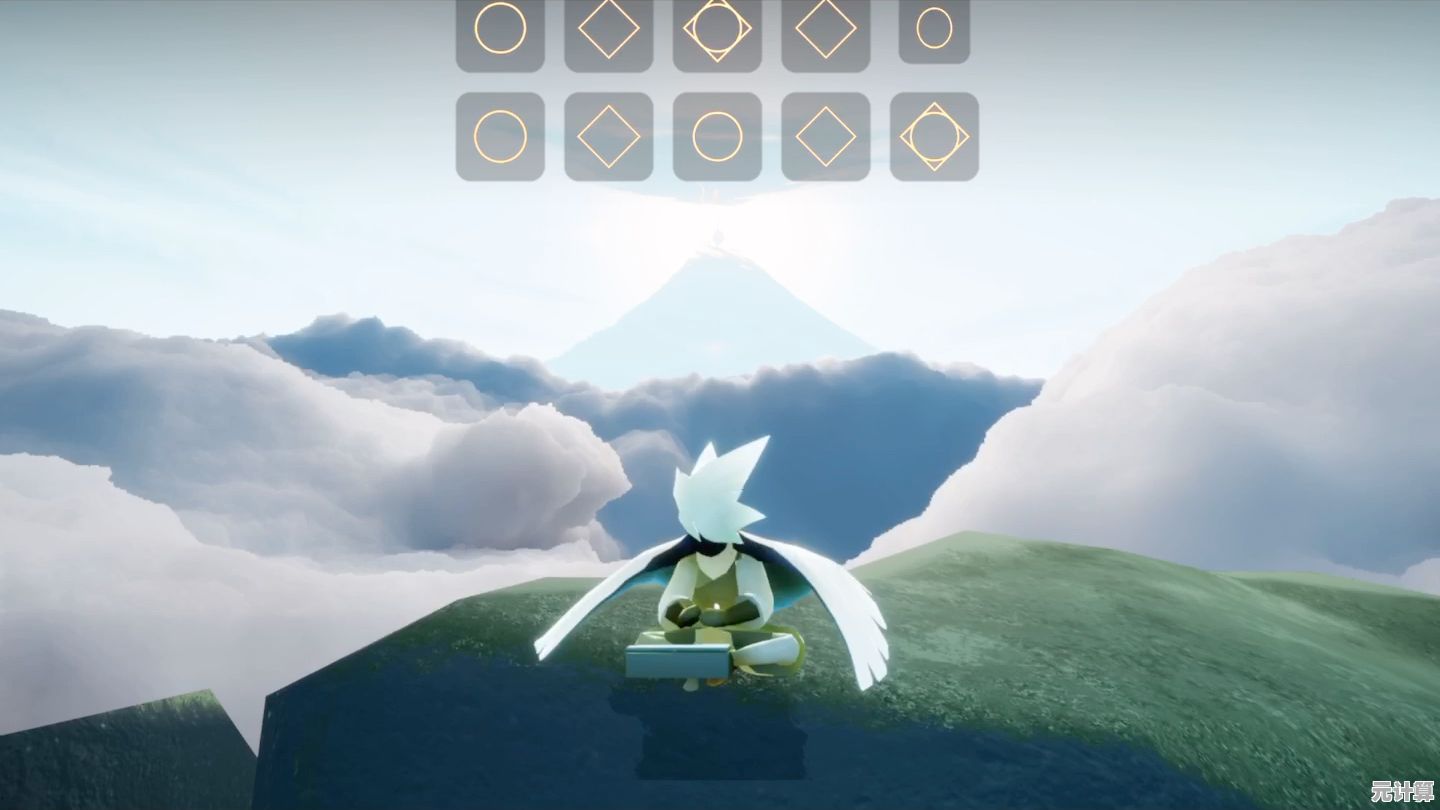Play the smaller circle note key
The height and width of the screenshot is (810, 1440).
(x=934, y=29)
